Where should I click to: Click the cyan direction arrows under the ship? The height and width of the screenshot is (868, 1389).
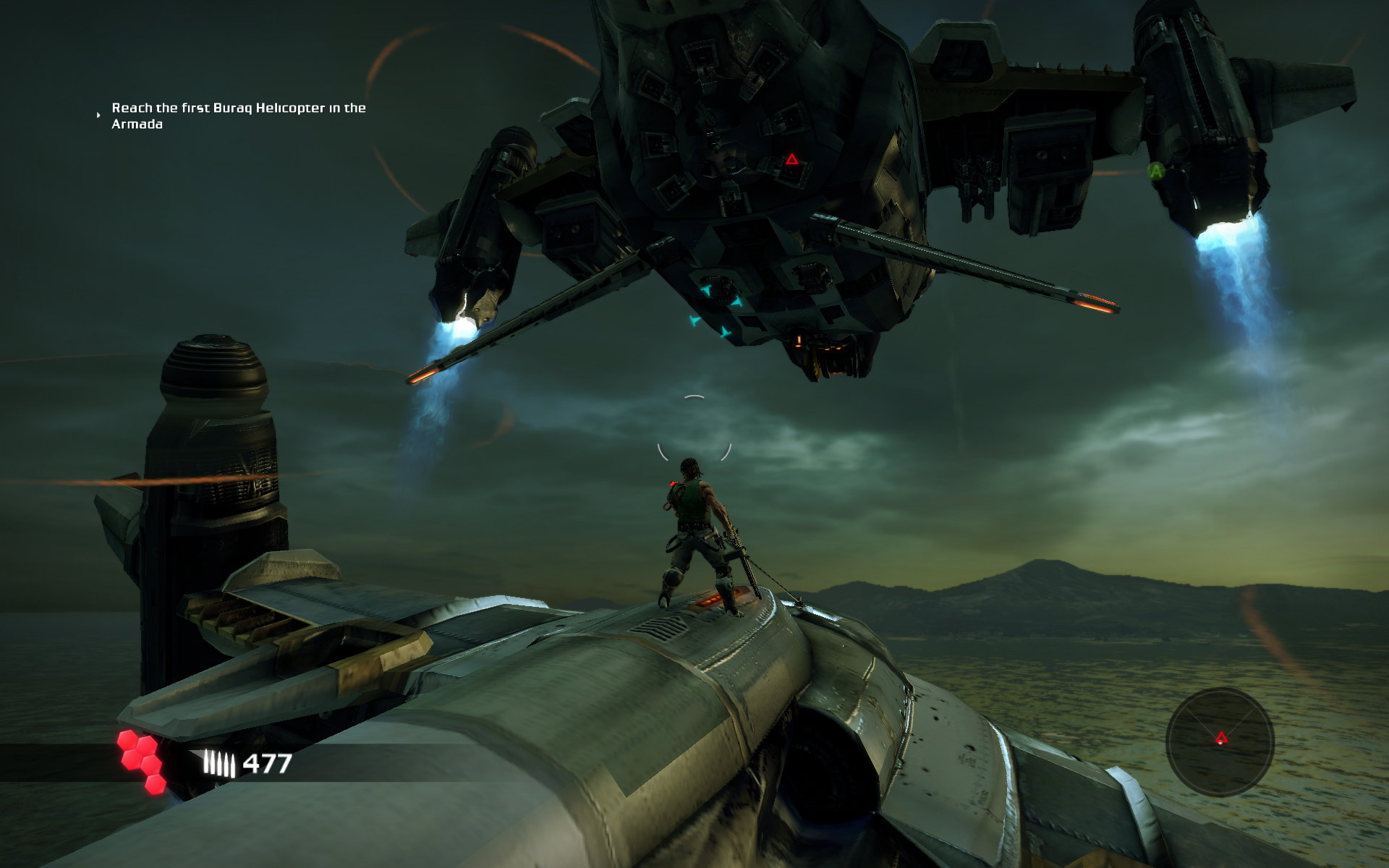click(x=714, y=308)
